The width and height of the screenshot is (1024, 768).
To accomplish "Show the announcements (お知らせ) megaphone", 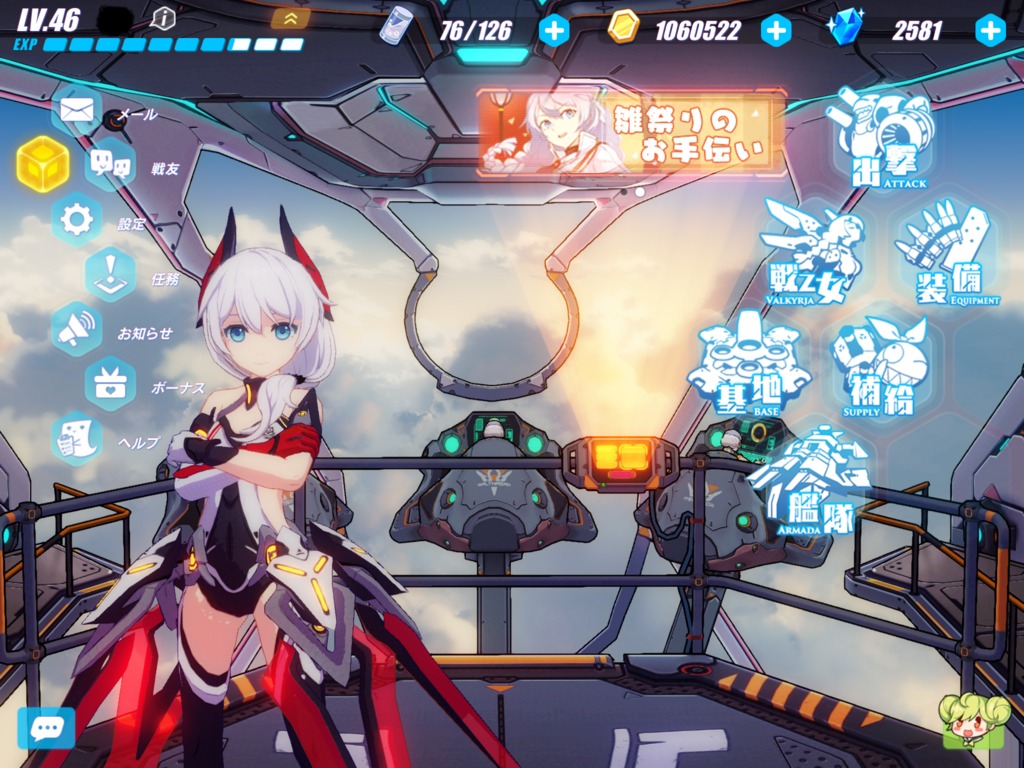I will 77,329.
